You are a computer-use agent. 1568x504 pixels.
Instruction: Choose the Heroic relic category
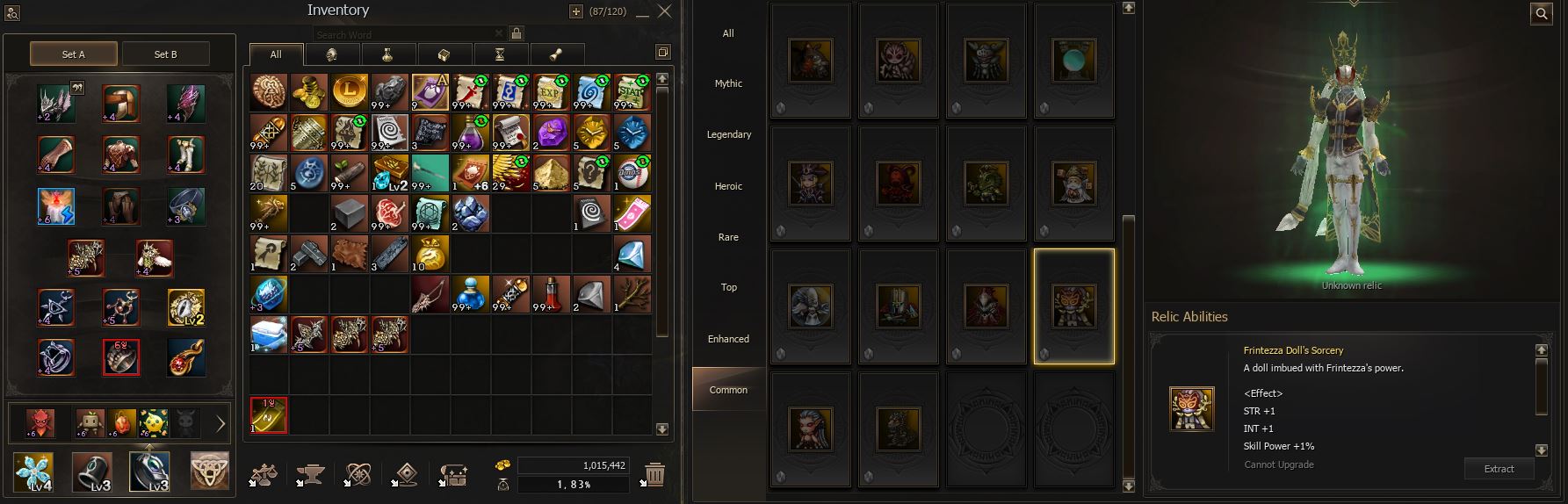point(728,186)
